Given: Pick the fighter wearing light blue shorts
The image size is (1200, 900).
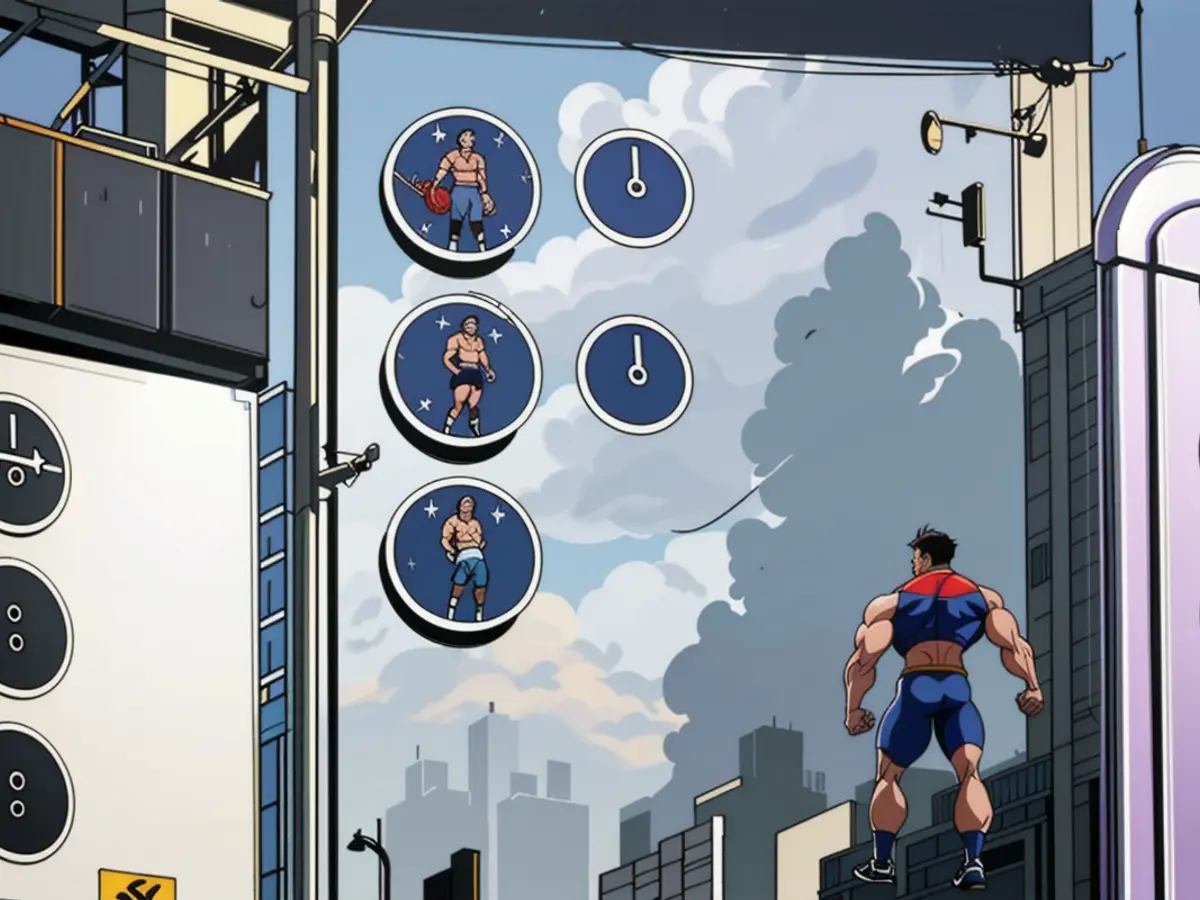Looking at the screenshot, I should pyautogui.click(x=463, y=556).
